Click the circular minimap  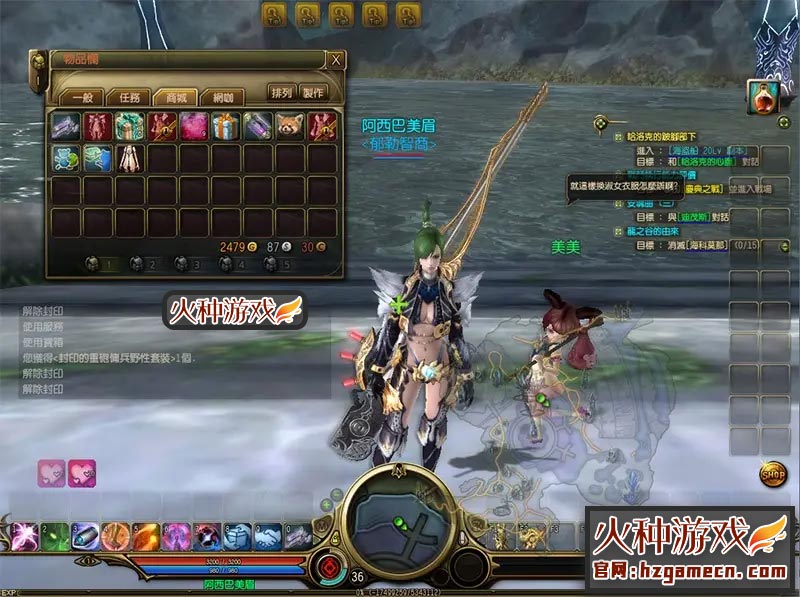[x=399, y=519]
